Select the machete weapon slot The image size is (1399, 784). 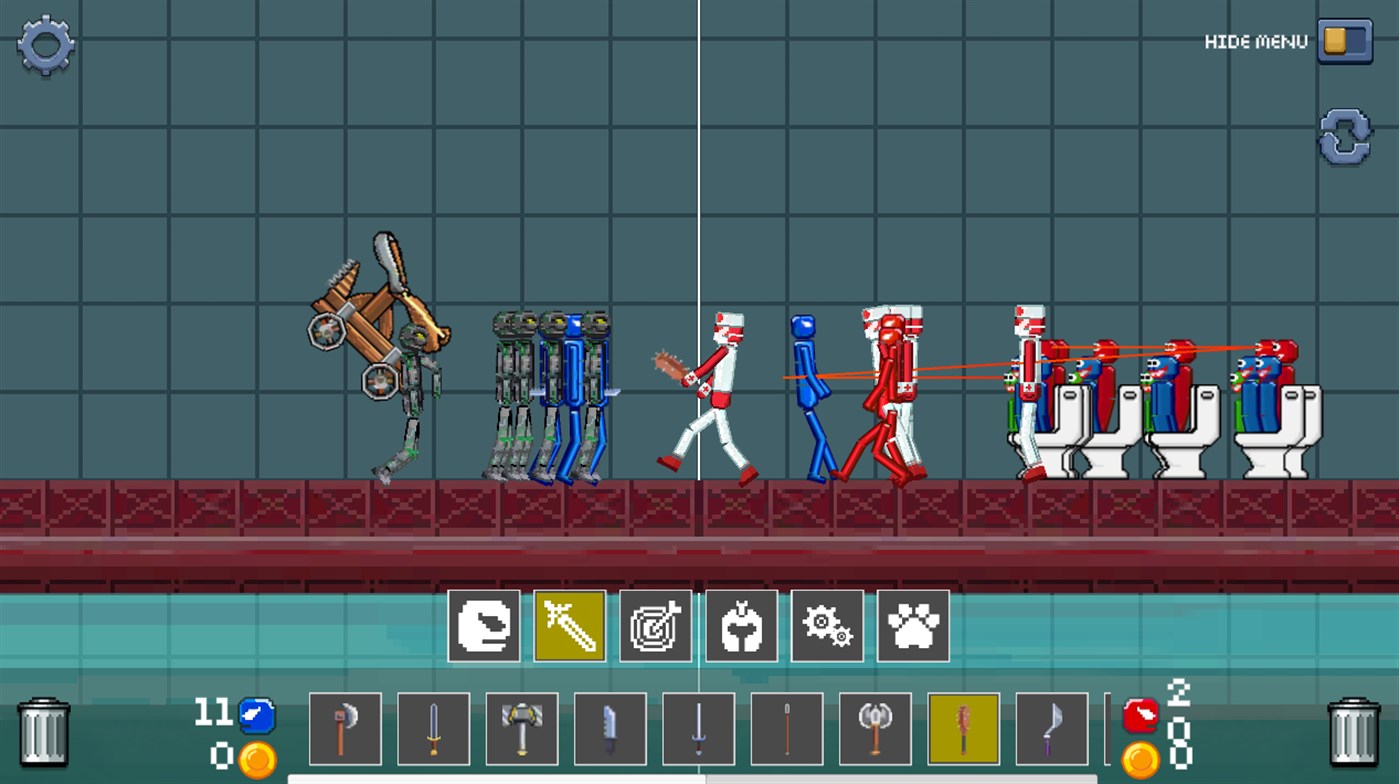[609, 728]
